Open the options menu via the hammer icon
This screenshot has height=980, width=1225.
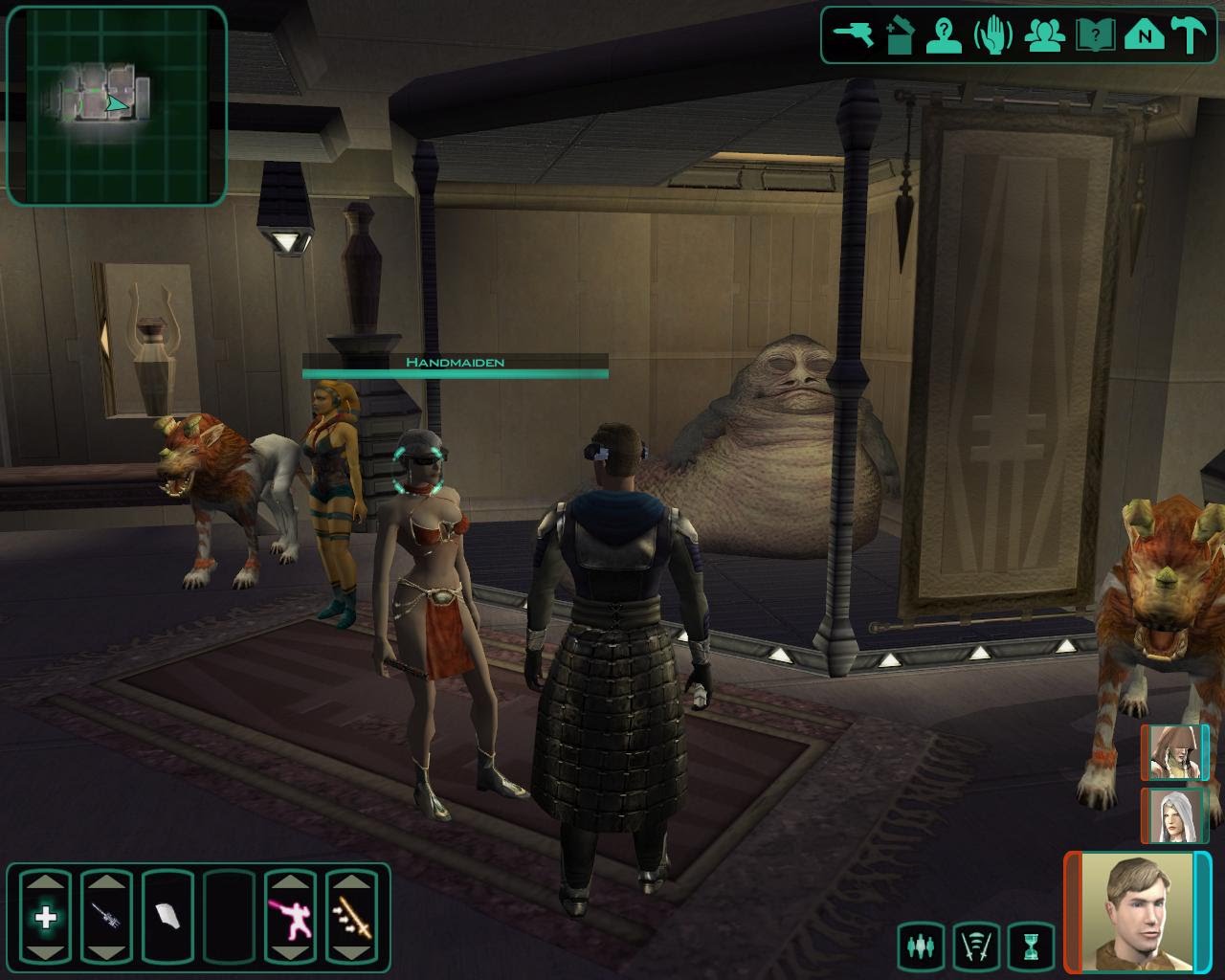click(1192, 36)
